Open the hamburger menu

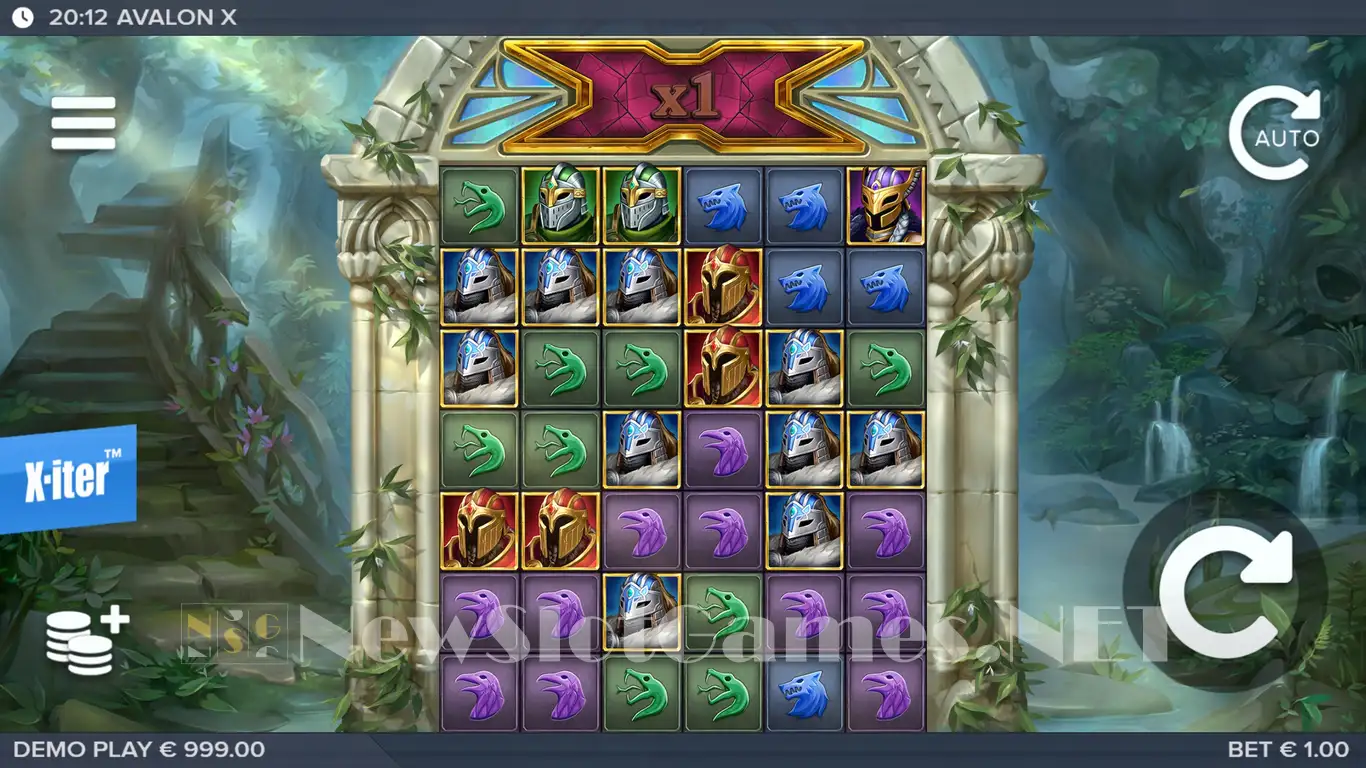click(83, 123)
